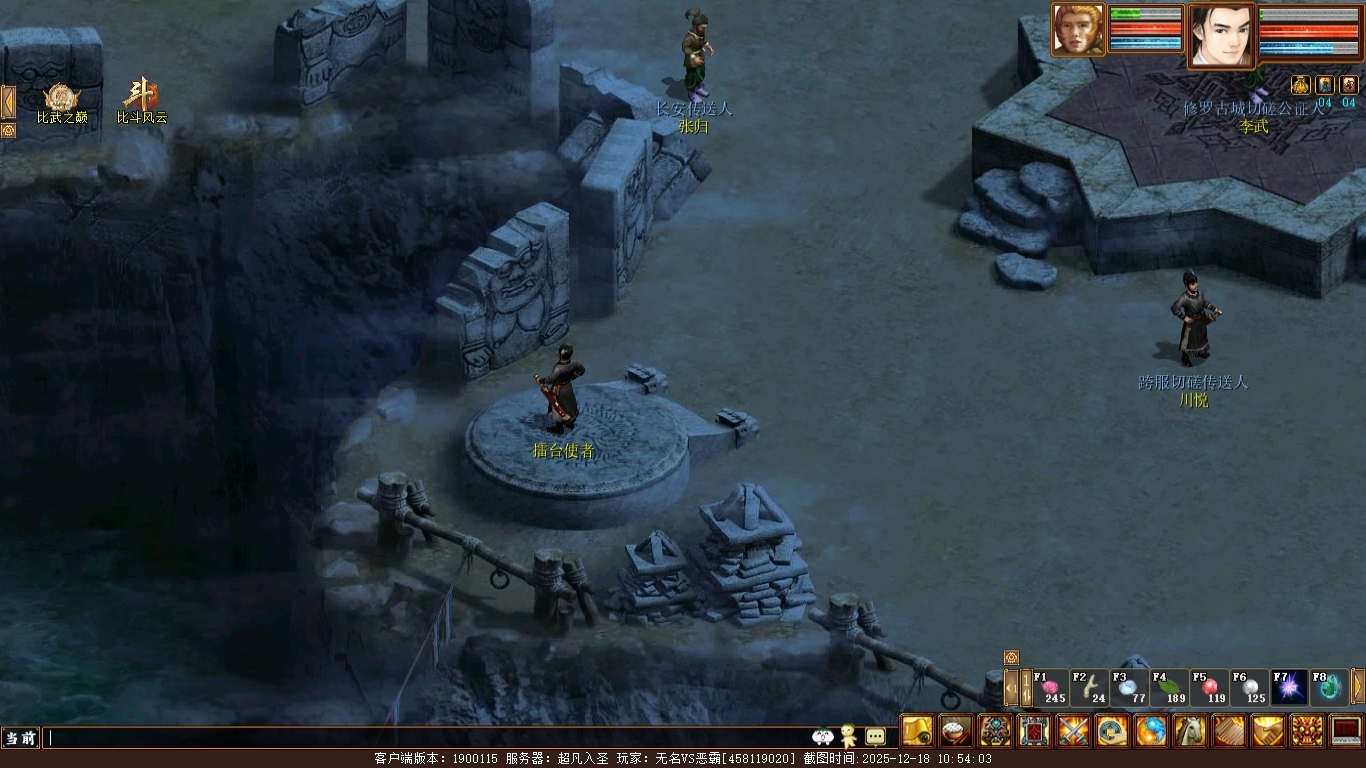
Task: Open the white horse mount icon
Action: click(1190, 731)
